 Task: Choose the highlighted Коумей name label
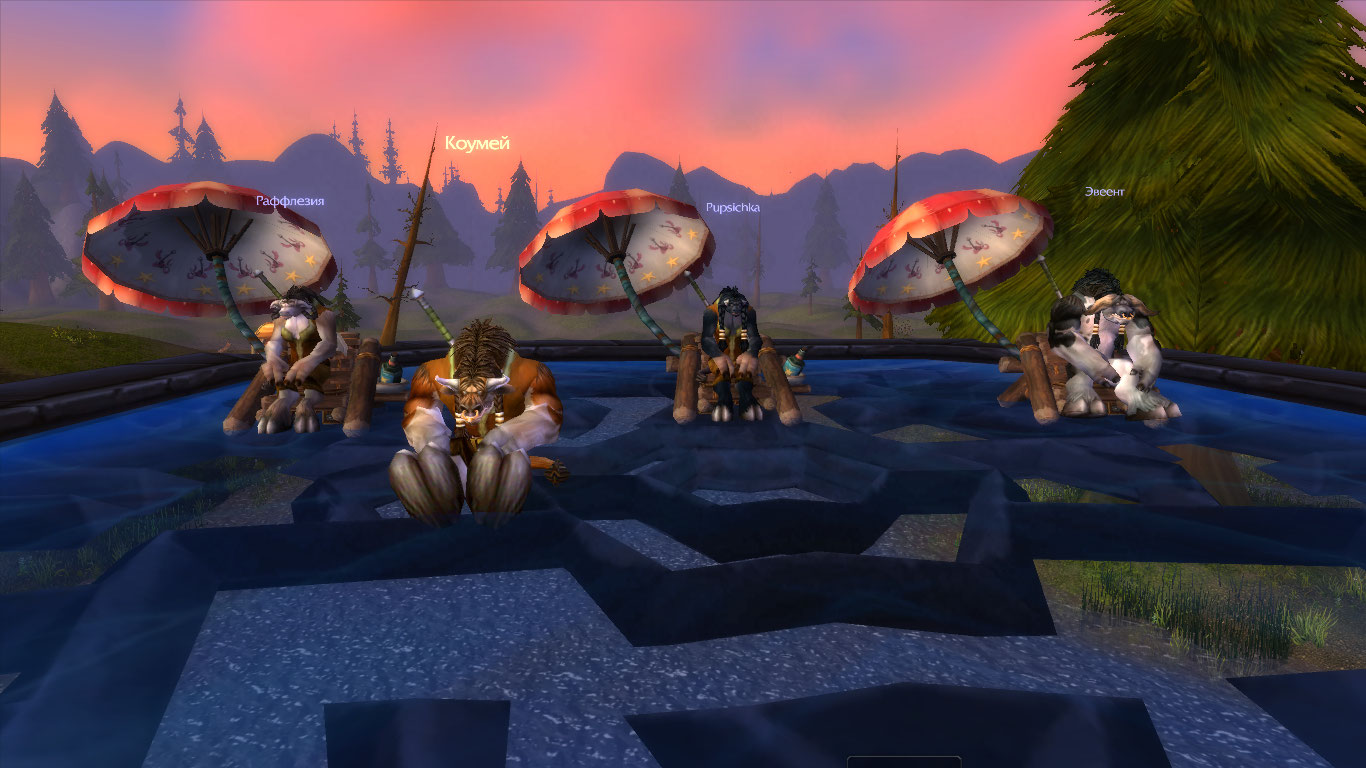(477, 143)
